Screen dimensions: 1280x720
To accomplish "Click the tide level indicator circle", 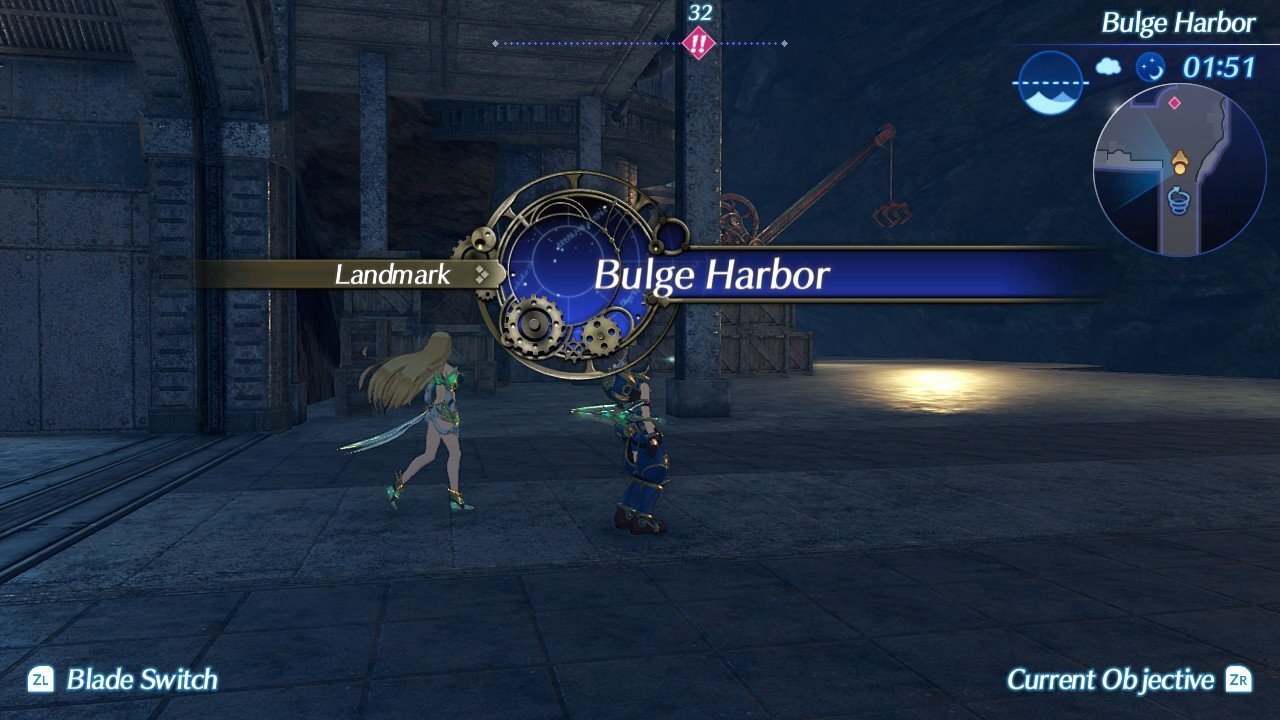I will [x=1050, y=83].
